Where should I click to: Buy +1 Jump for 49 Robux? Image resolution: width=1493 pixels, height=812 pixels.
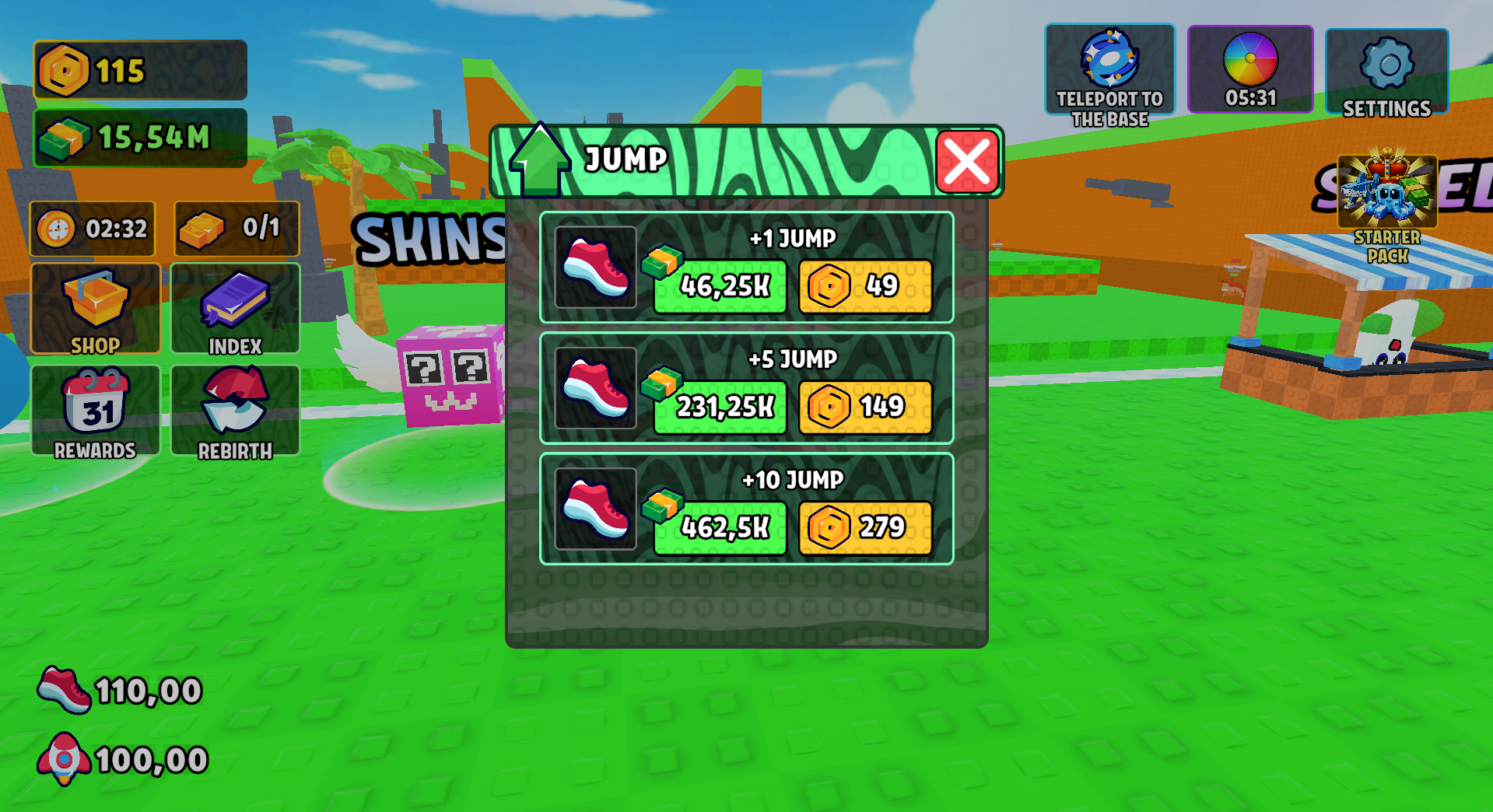866,286
